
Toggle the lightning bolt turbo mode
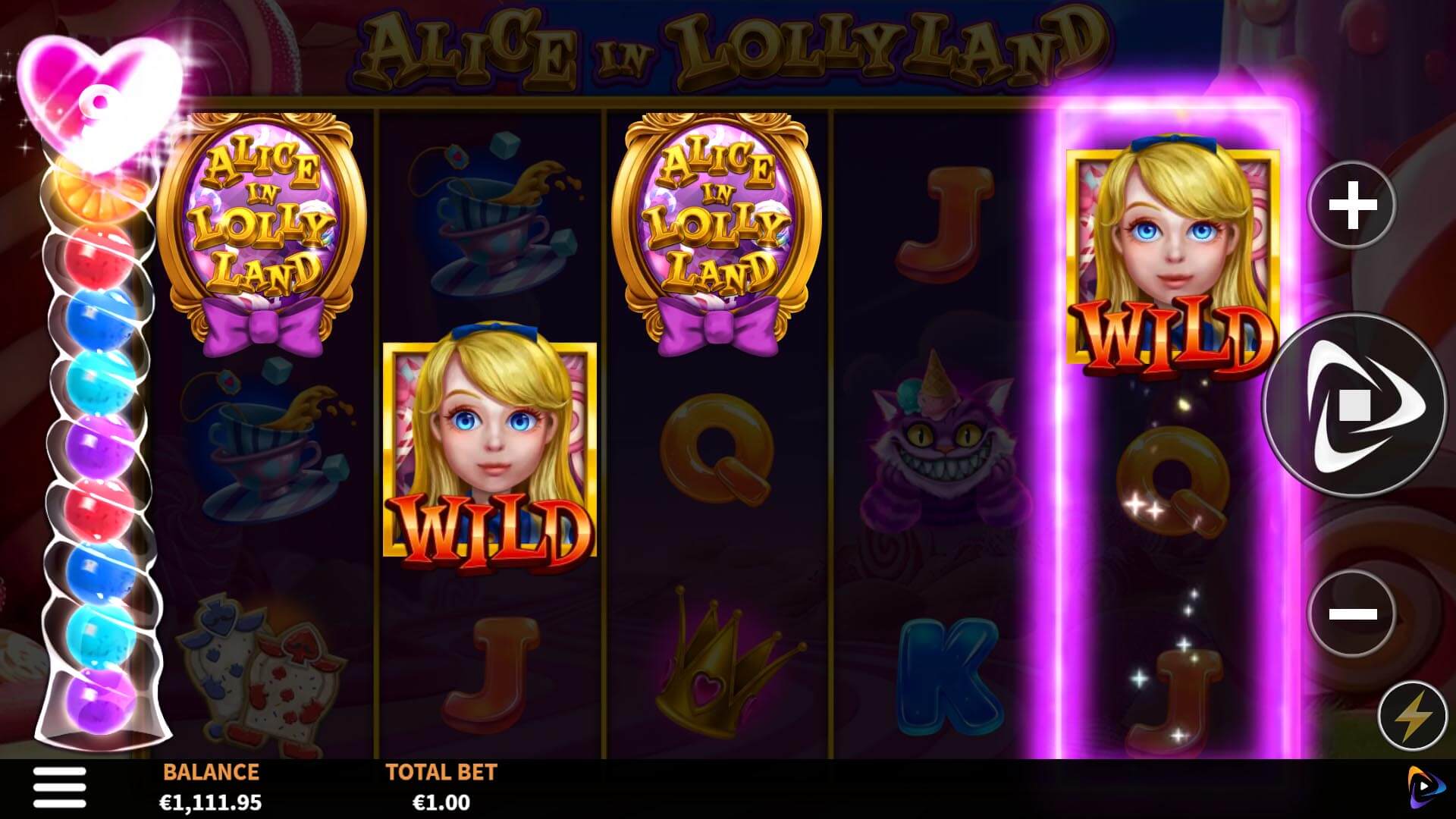tap(1411, 716)
